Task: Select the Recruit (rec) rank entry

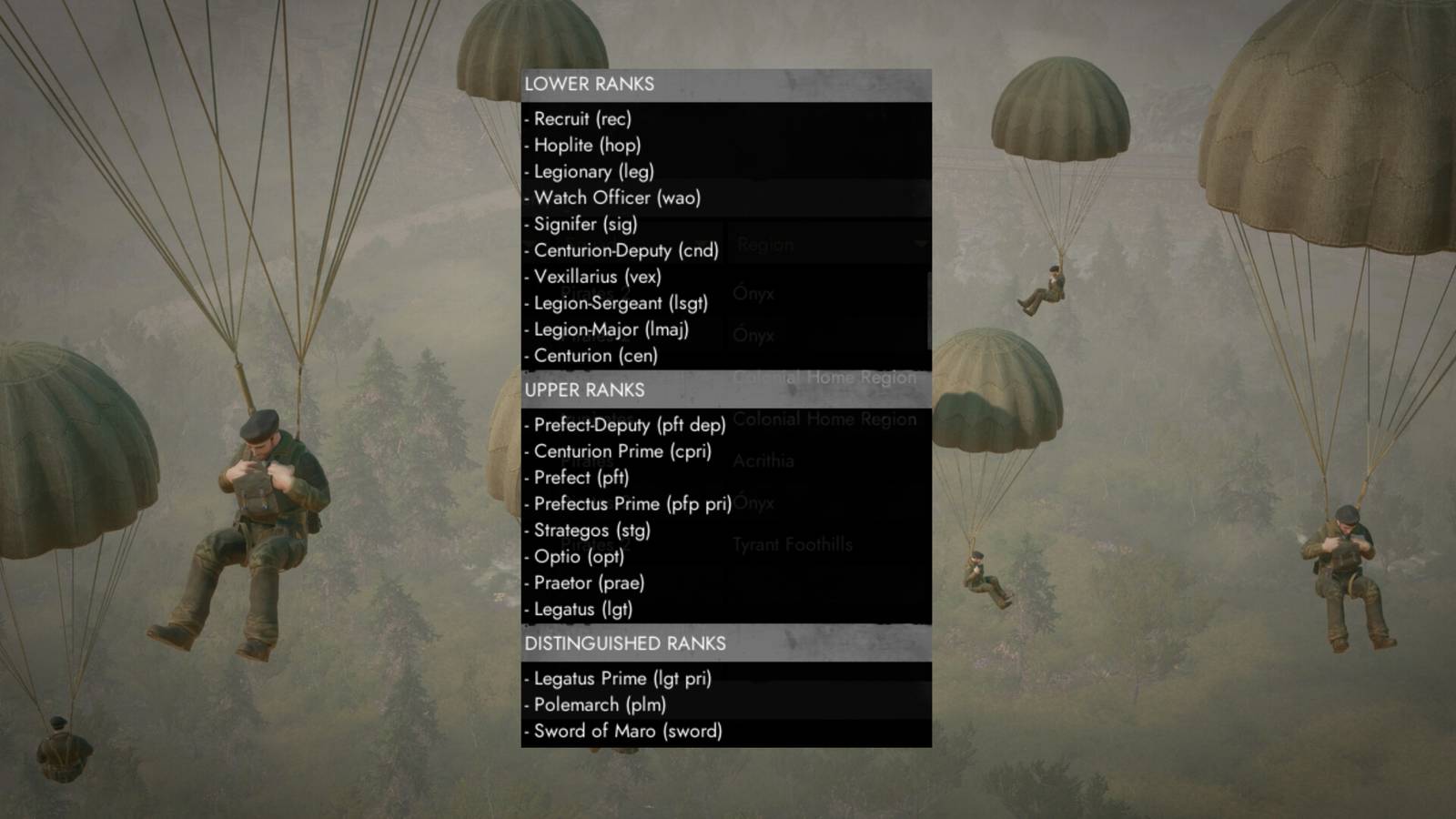Action: coord(580,118)
